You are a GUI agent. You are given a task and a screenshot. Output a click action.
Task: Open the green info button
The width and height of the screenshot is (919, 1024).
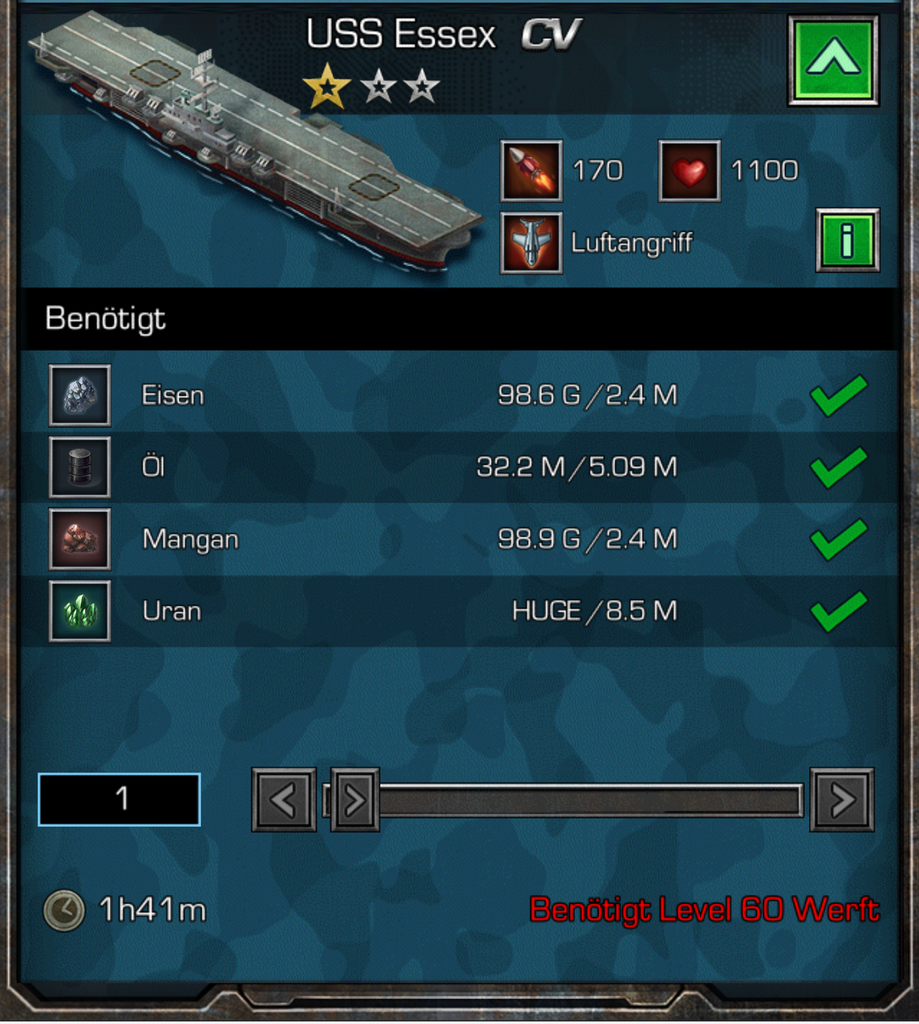coord(847,240)
